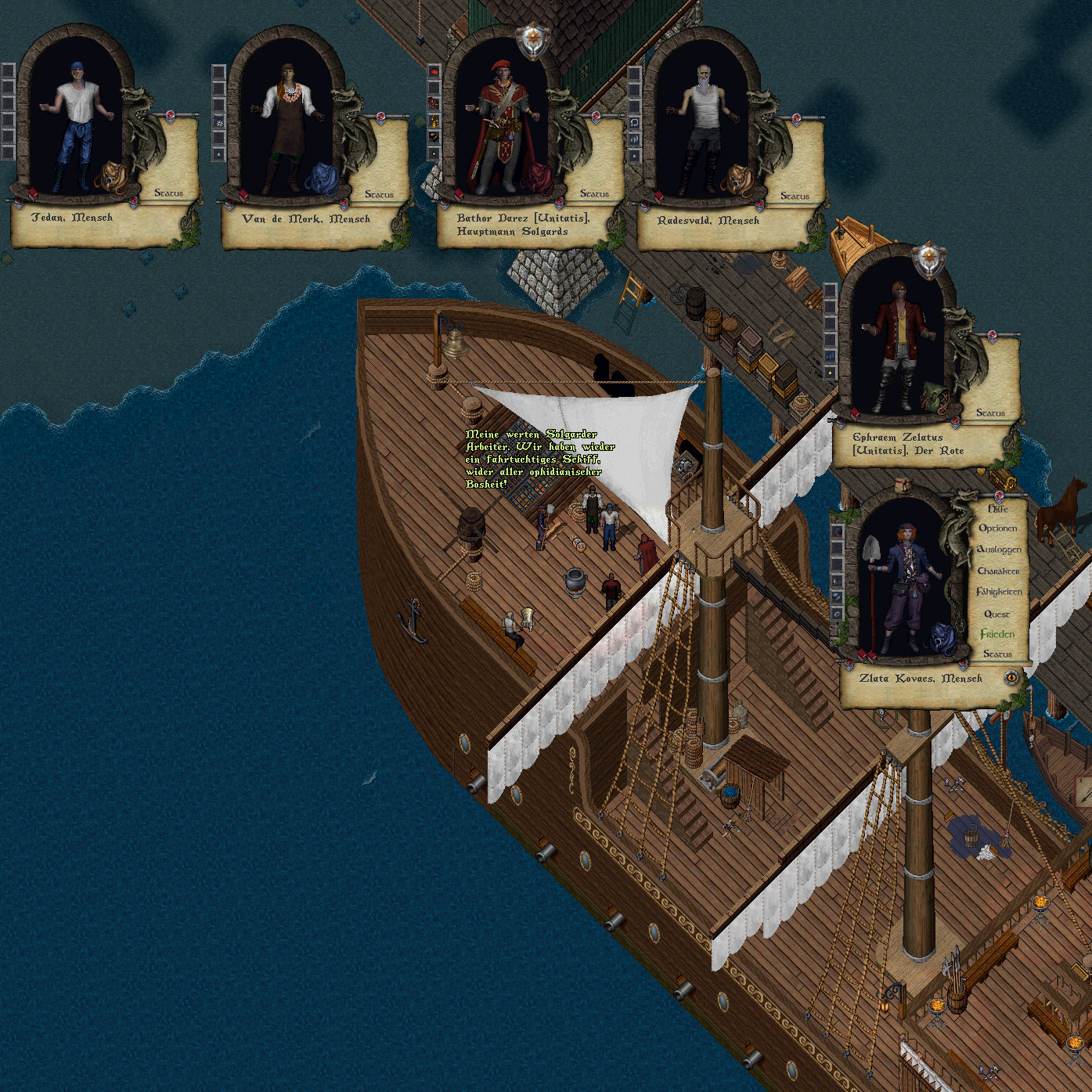Select the red beret slot on Bathor's paperdoll
Image resolution: width=1092 pixels, height=1092 pixels.
434,71
